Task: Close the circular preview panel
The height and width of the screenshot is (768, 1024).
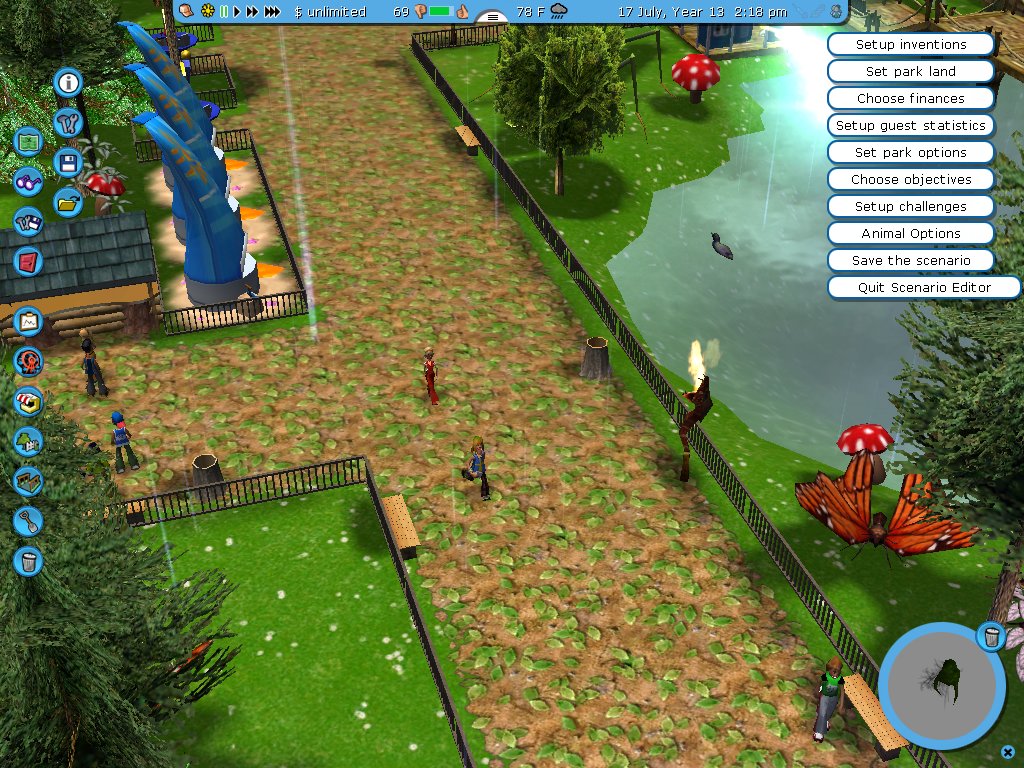Action: point(1007,751)
